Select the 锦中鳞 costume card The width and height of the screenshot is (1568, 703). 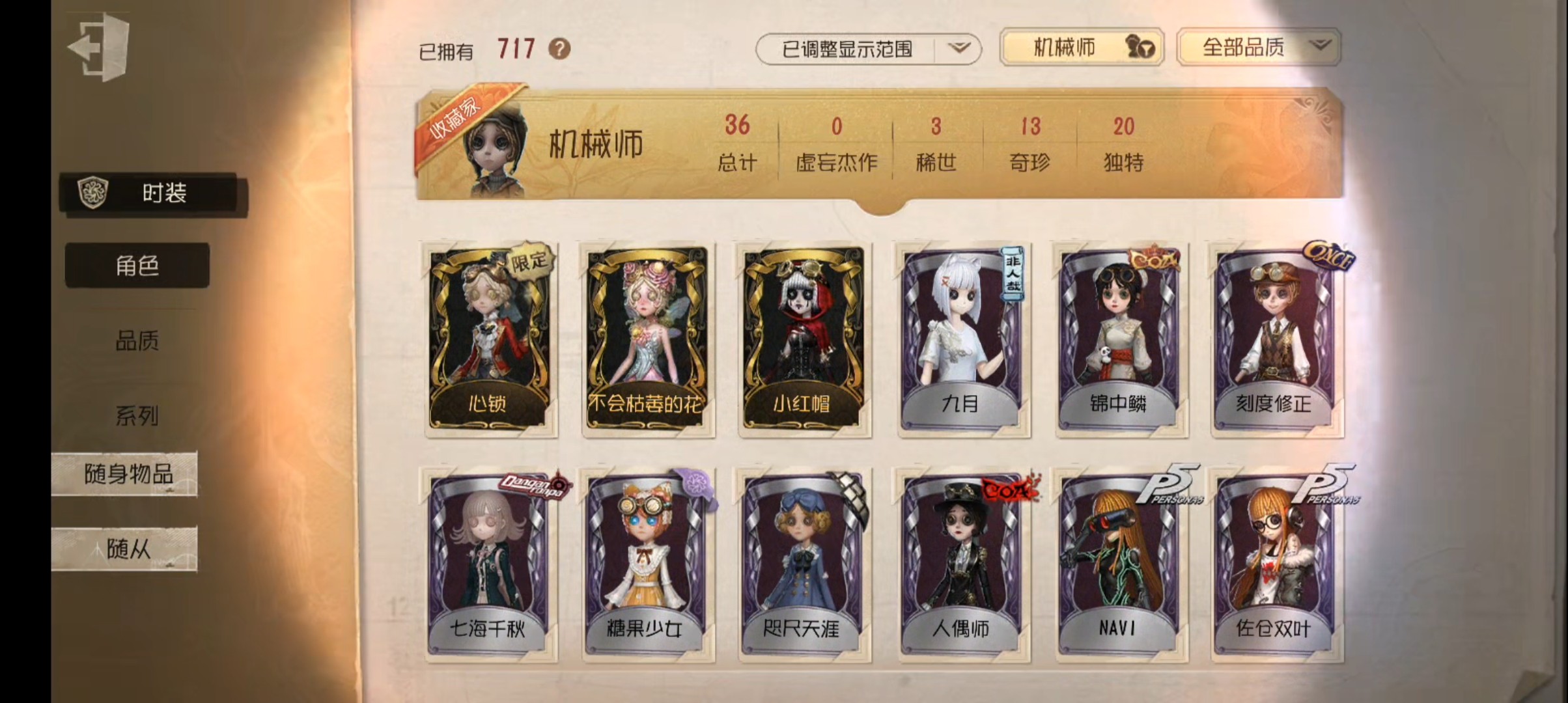pos(1119,338)
